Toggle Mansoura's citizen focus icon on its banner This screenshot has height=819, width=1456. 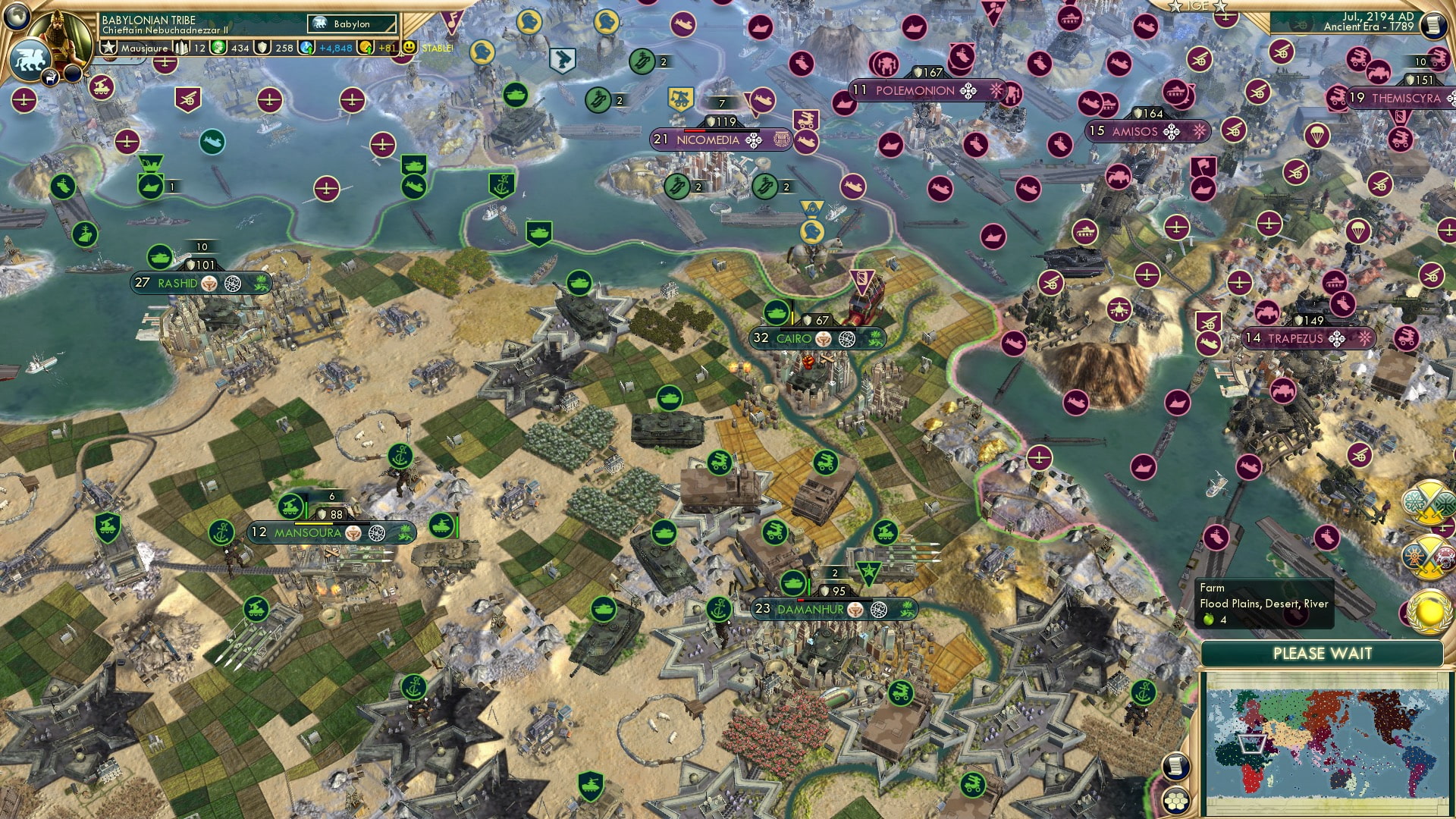(x=376, y=533)
